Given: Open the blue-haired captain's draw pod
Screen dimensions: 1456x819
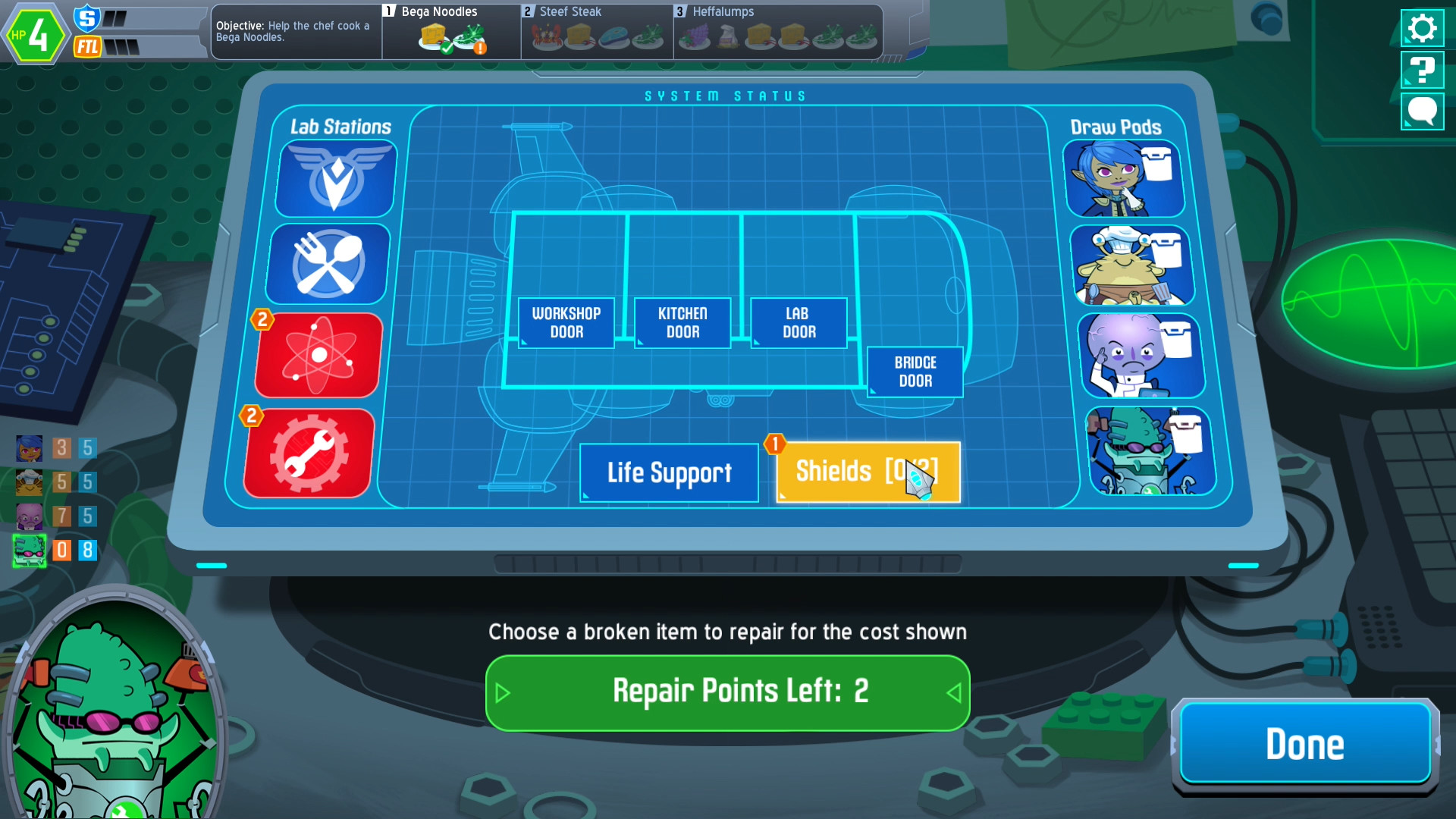Looking at the screenshot, I should (1125, 177).
